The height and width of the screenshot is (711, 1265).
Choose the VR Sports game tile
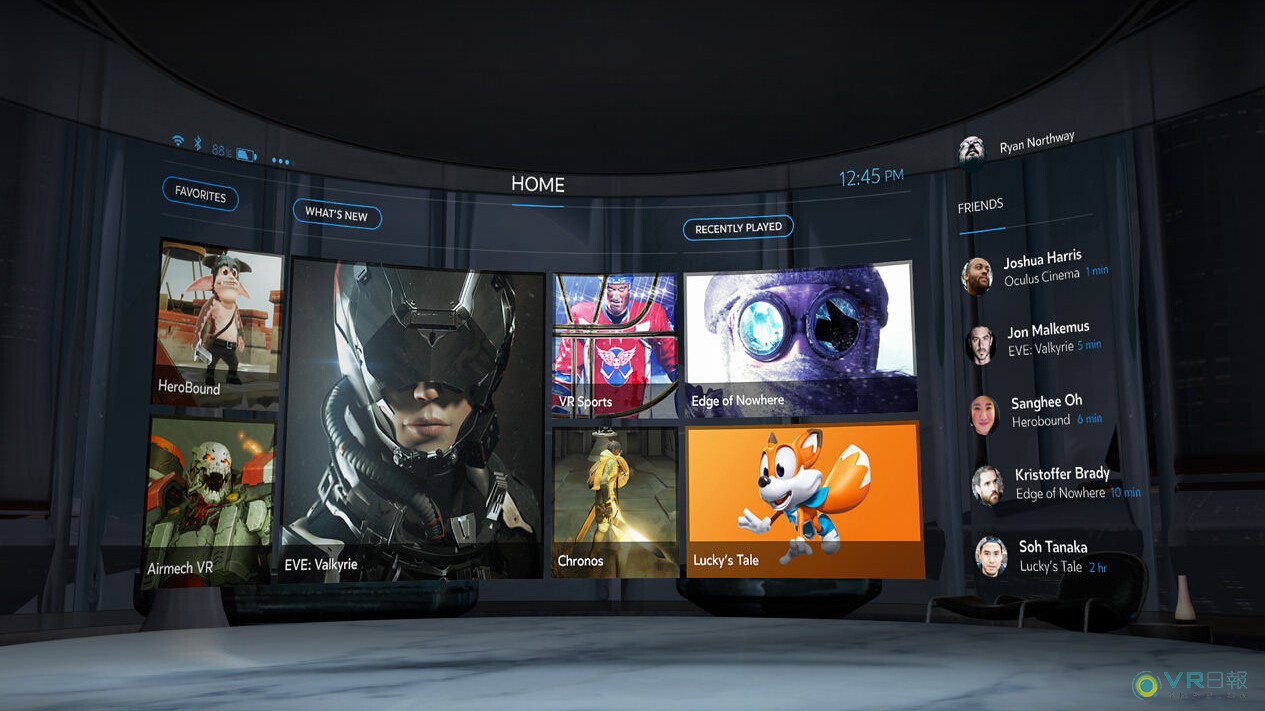tap(614, 345)
